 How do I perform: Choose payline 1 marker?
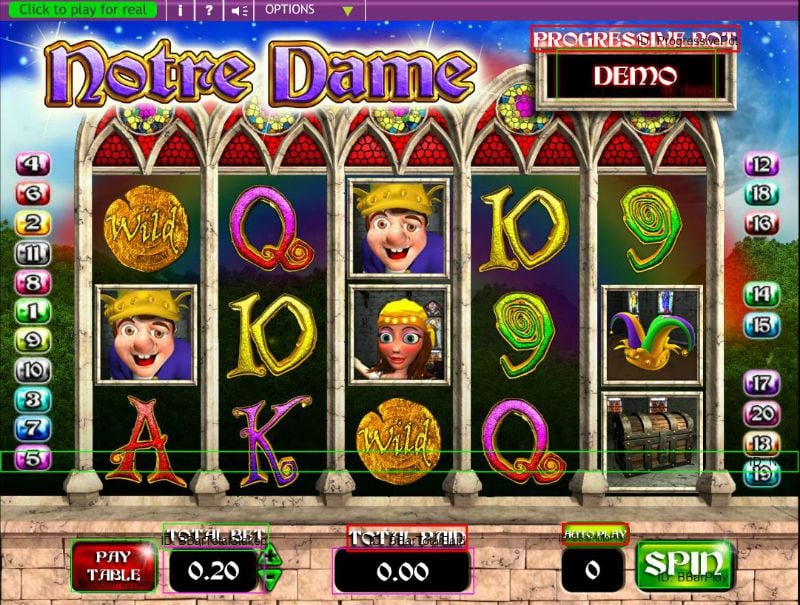pyautogui.click(x=33, y=311)
